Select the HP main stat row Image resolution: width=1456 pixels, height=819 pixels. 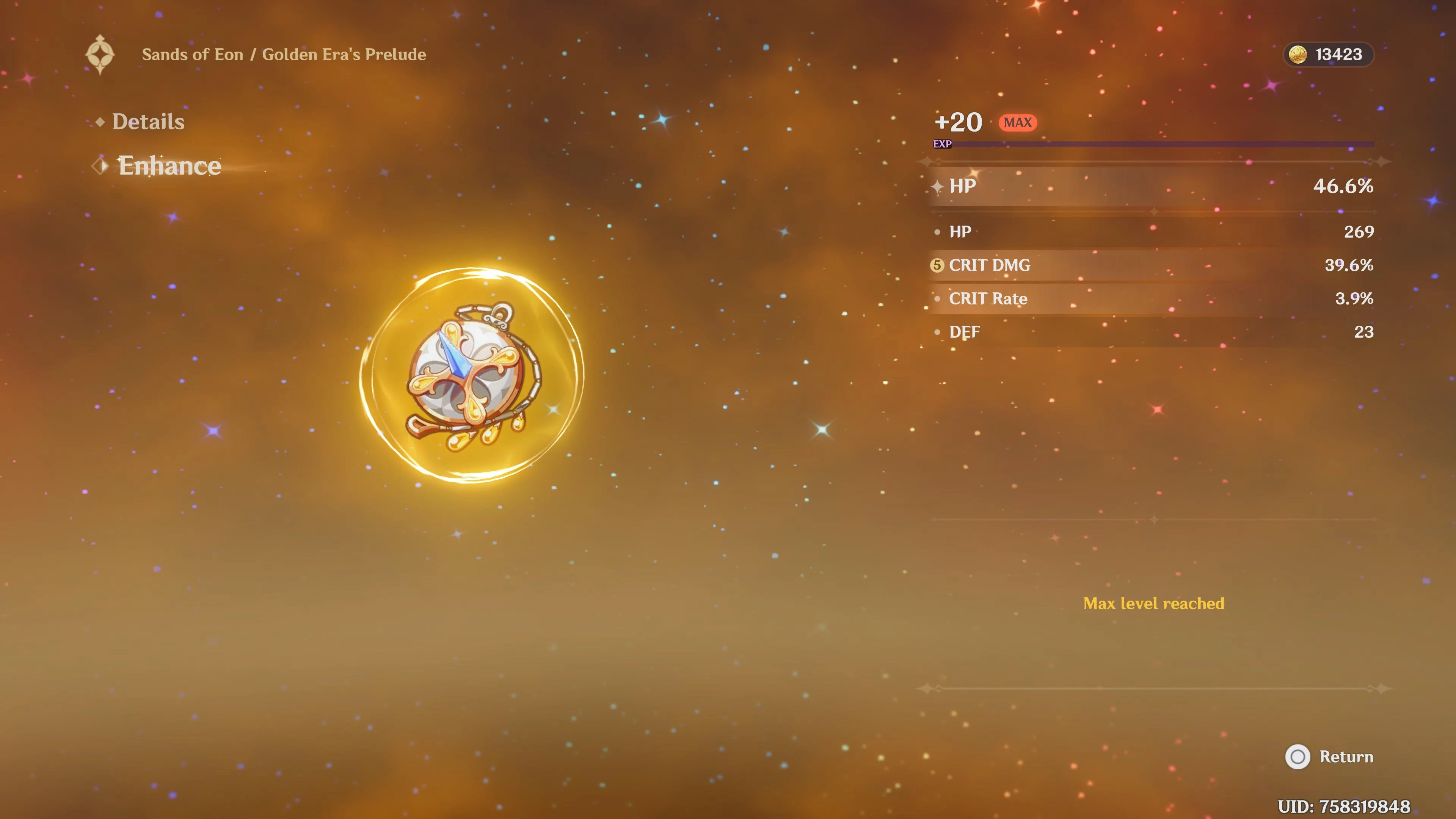tap(1153, 186)
